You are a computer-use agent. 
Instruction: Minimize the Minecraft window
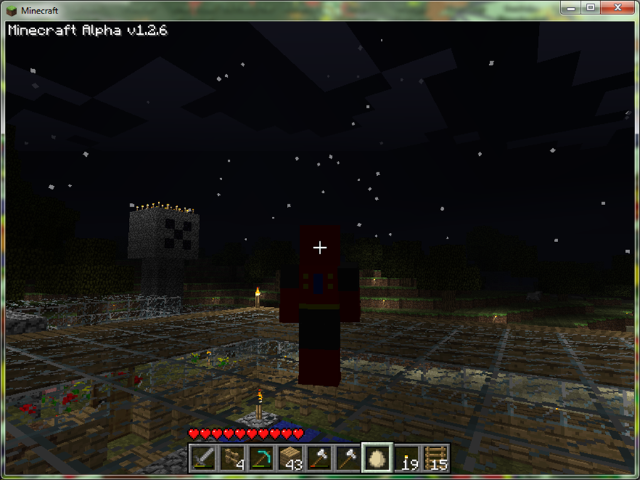[x=572, y=9]
